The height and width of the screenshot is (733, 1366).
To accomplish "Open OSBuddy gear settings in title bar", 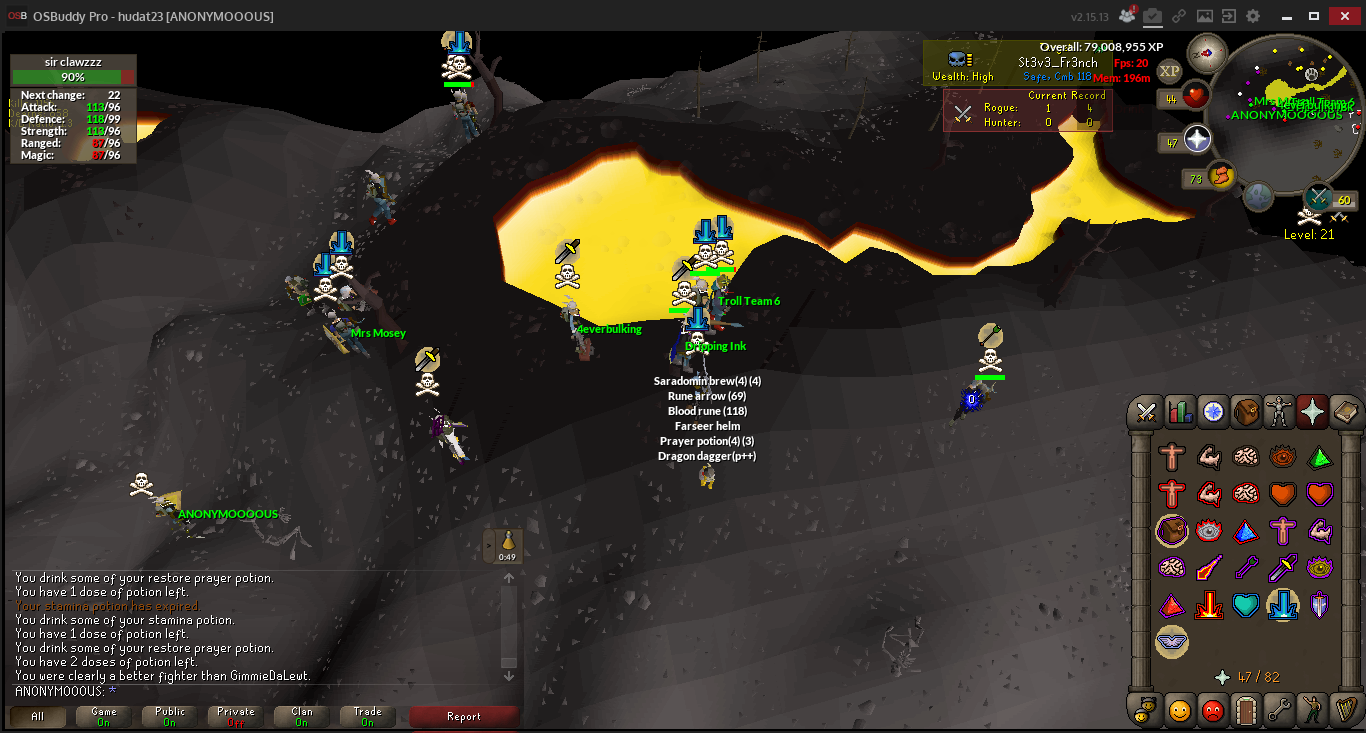I will pyautogui.click(x=1253, y=16).
